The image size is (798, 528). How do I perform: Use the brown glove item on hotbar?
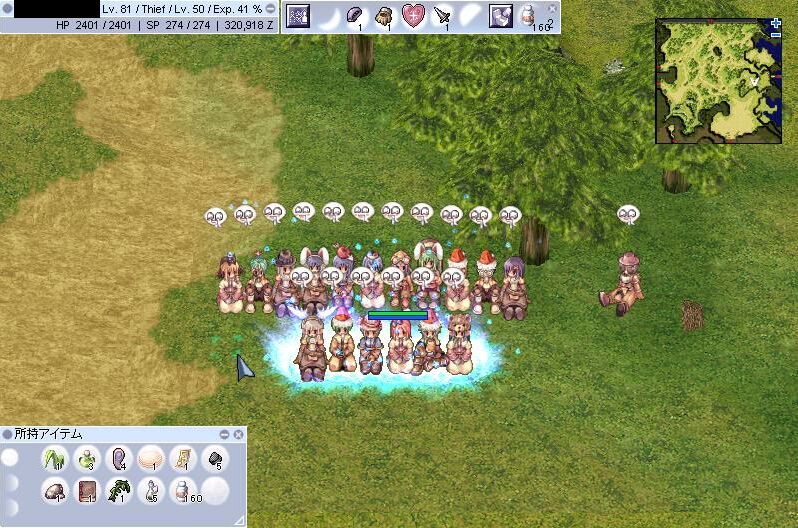384,15
